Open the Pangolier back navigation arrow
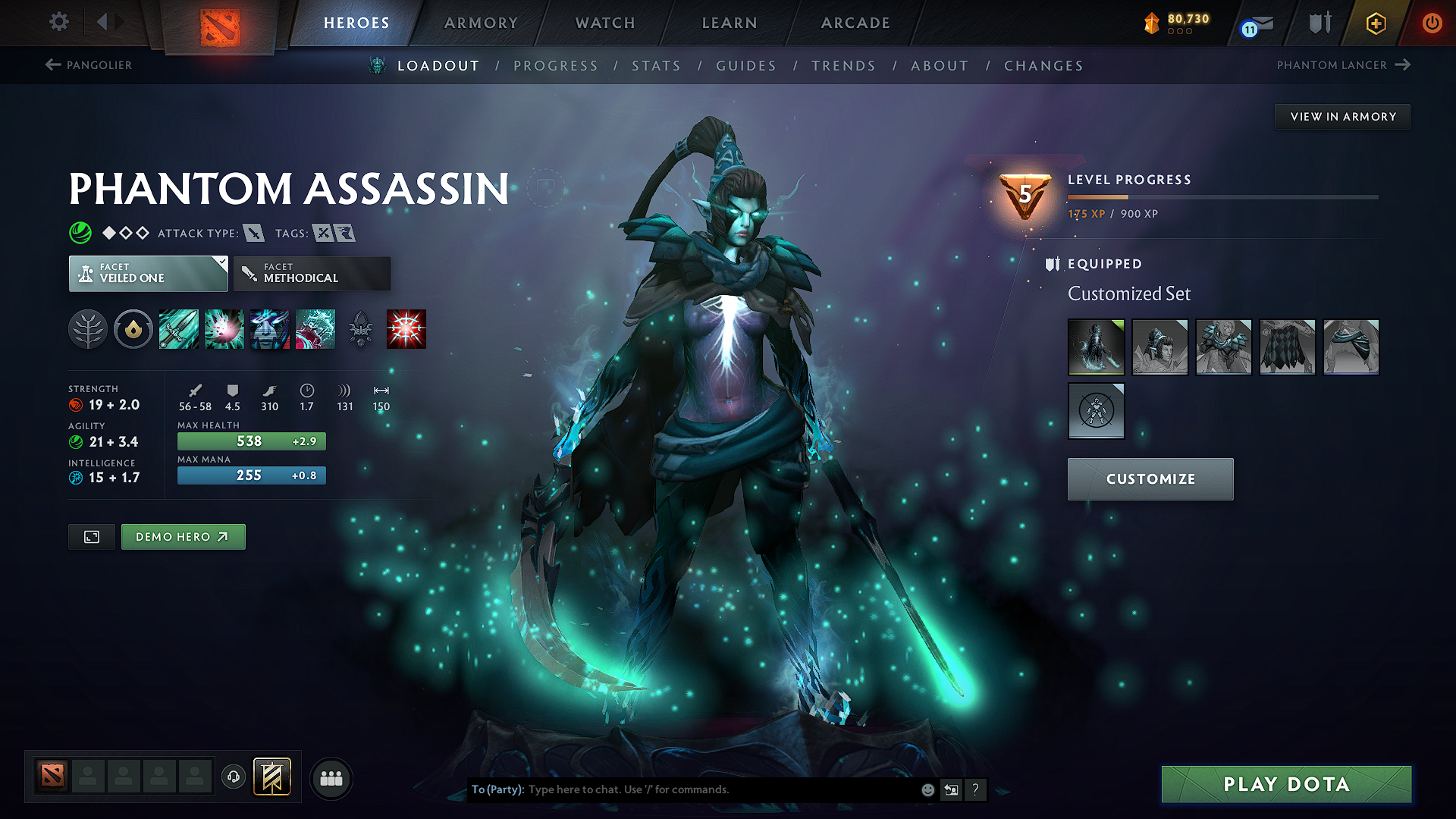The height and width of the screenshot is (819, 1456). pos(52,64)
